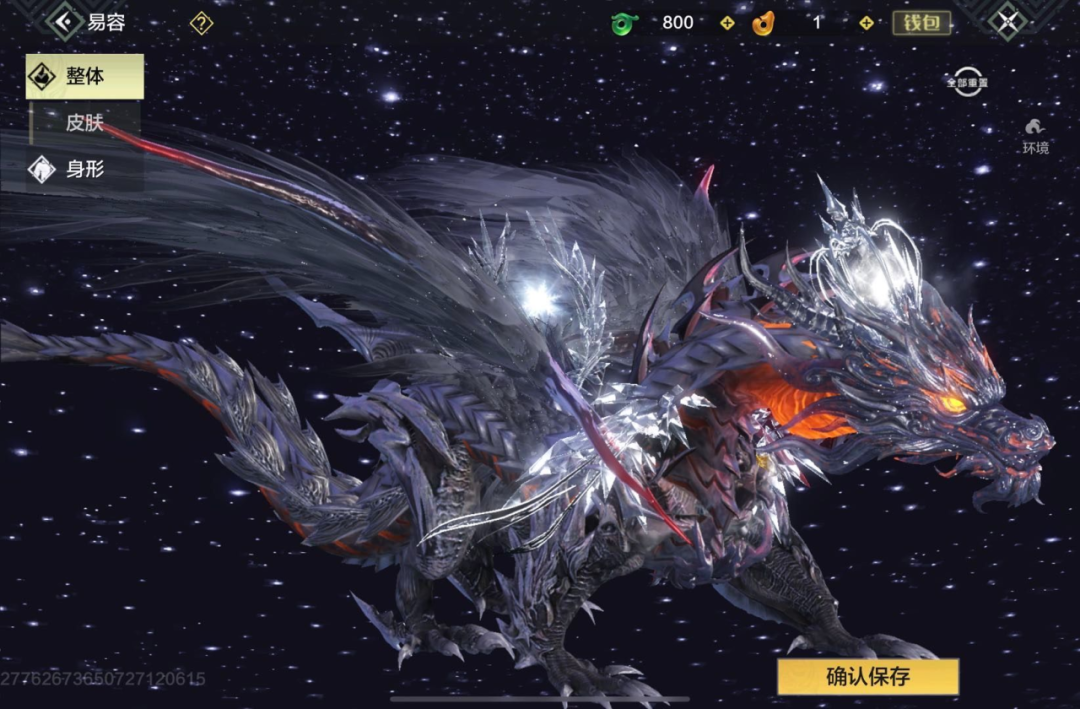
Task: Go back using the 易容 arrow
Action: click(66, 21)
